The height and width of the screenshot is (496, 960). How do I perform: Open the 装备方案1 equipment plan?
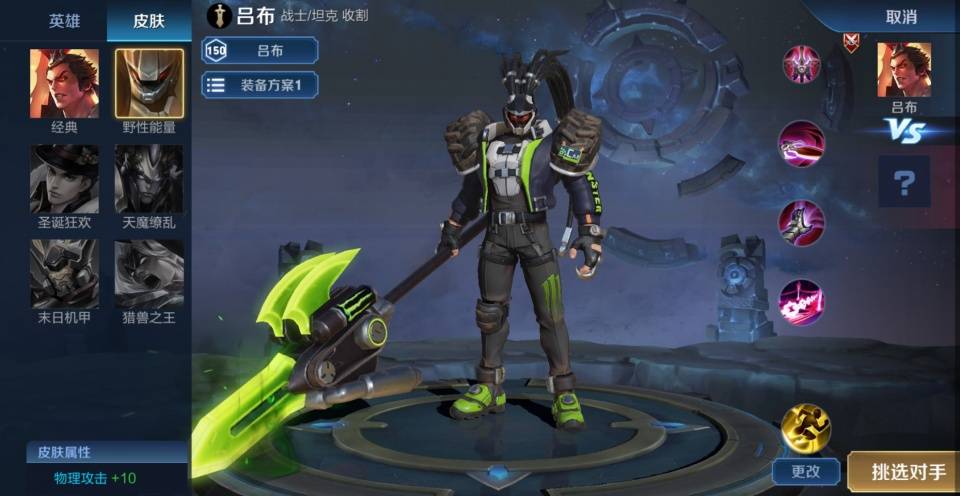[x=260, y=85]
